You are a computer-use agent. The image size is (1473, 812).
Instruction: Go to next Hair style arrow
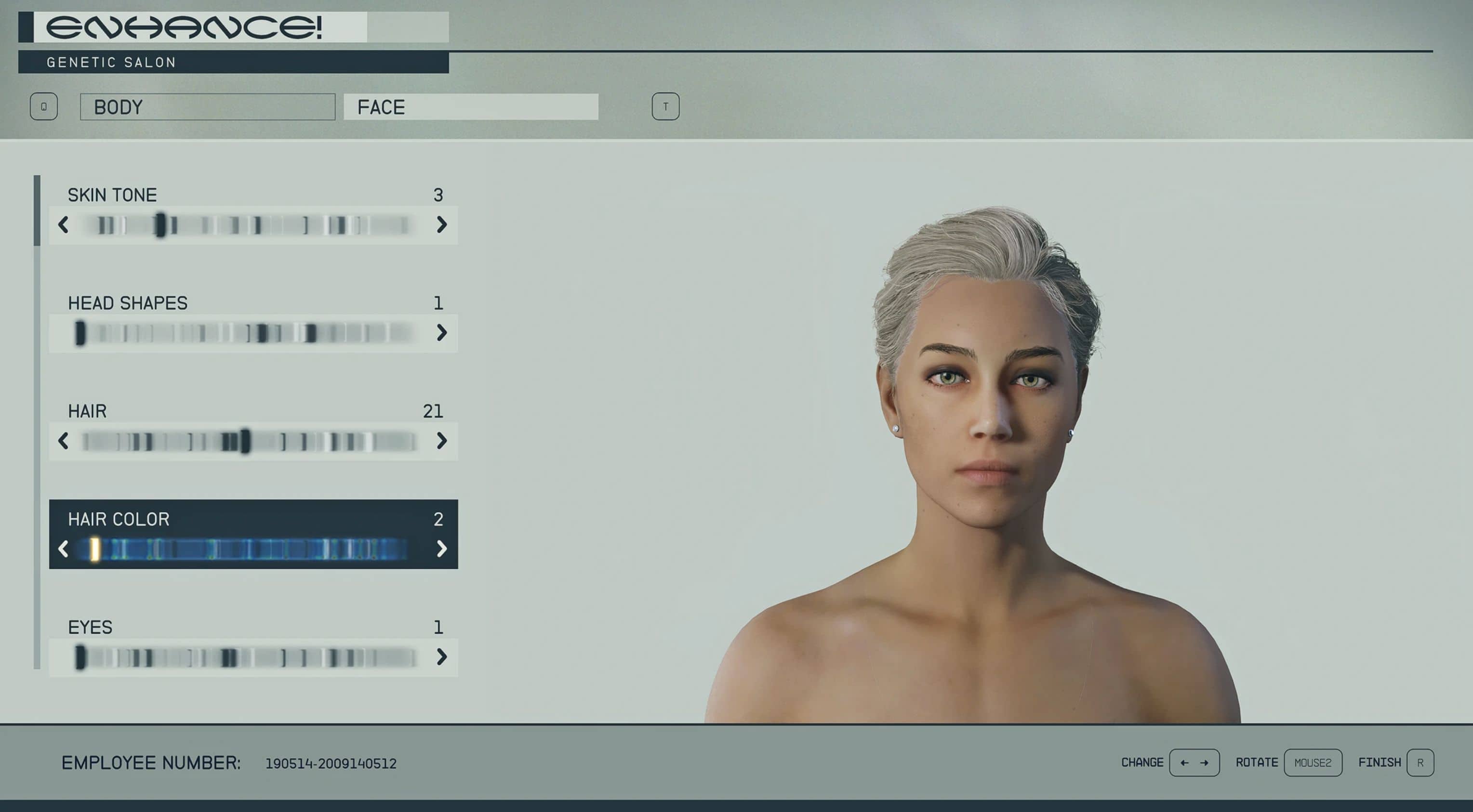[x=441, y=441]
